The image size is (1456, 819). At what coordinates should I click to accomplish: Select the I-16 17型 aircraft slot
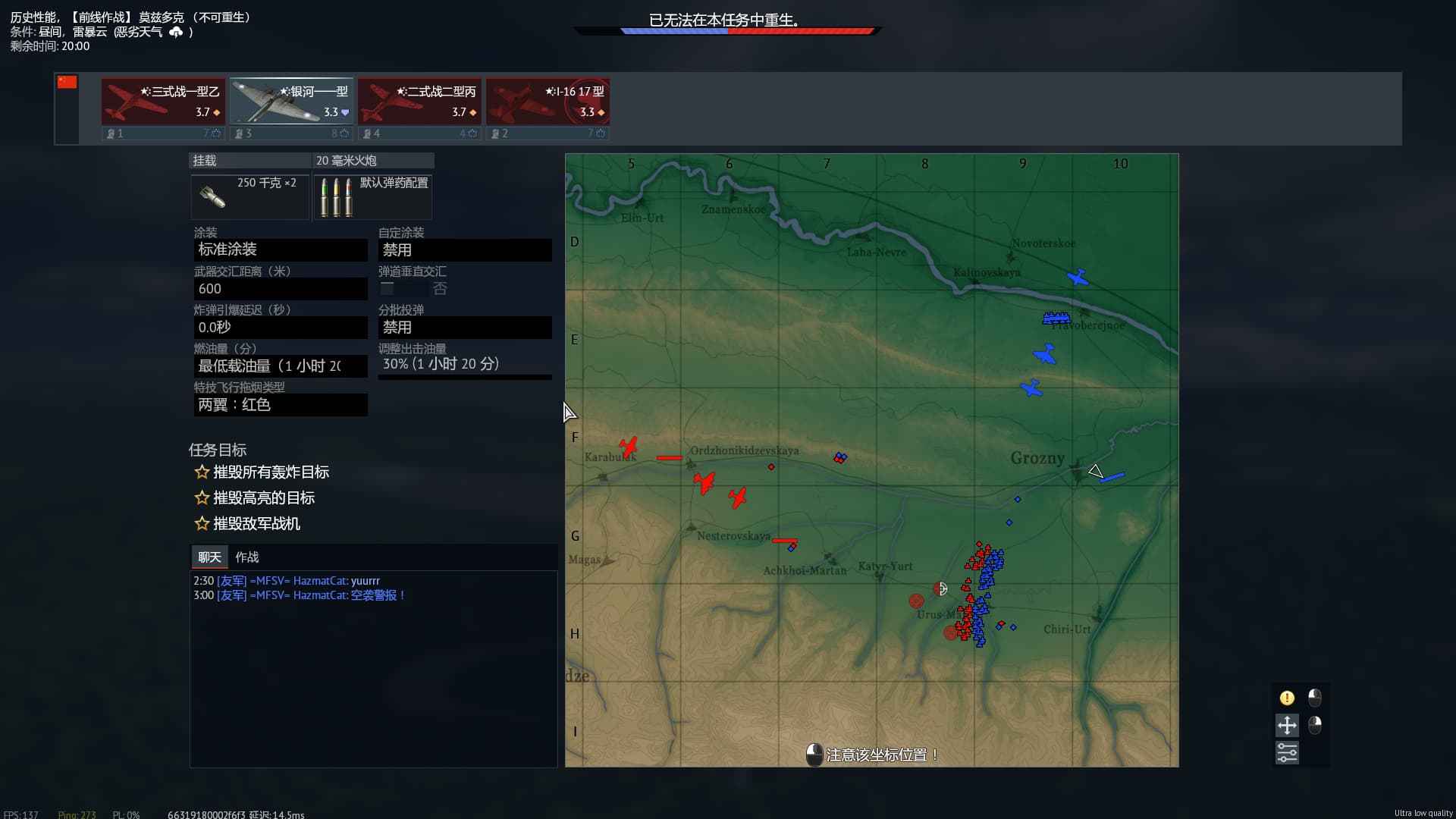coord(548,101)
